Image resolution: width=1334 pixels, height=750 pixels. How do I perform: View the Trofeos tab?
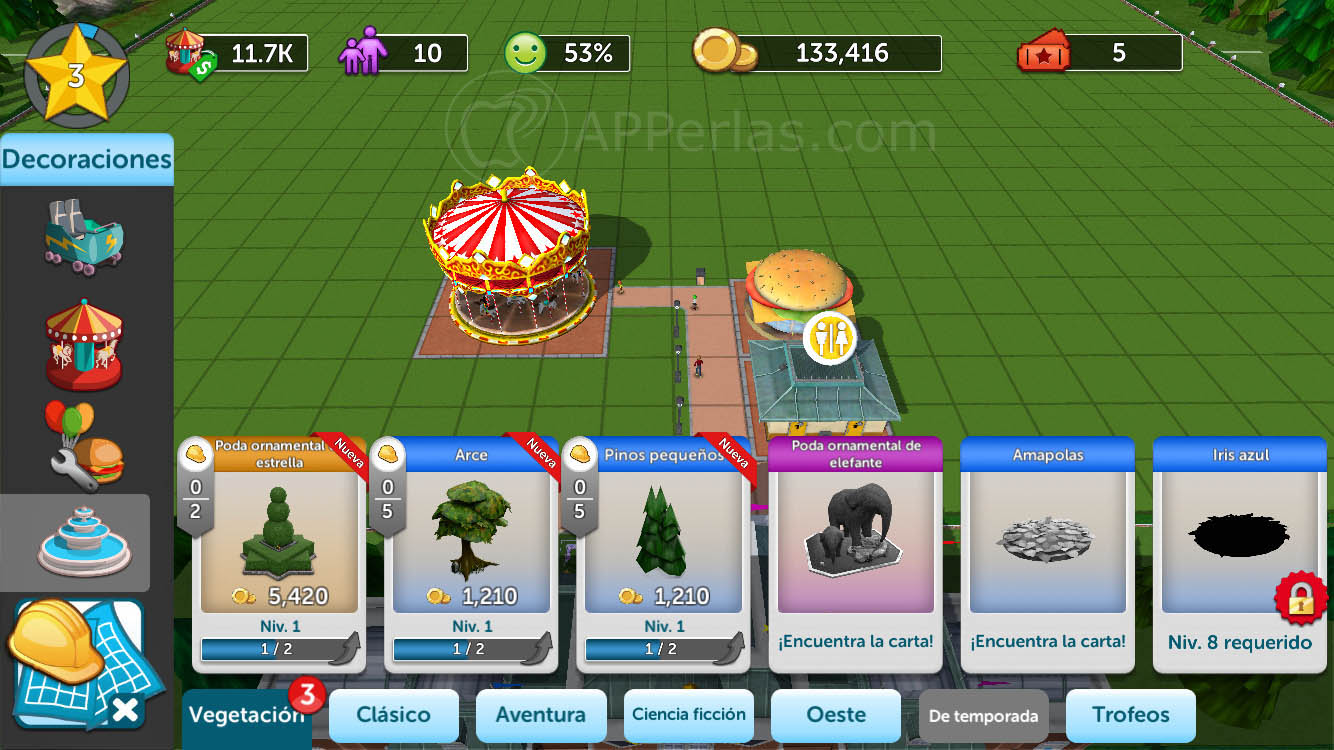1130,715
